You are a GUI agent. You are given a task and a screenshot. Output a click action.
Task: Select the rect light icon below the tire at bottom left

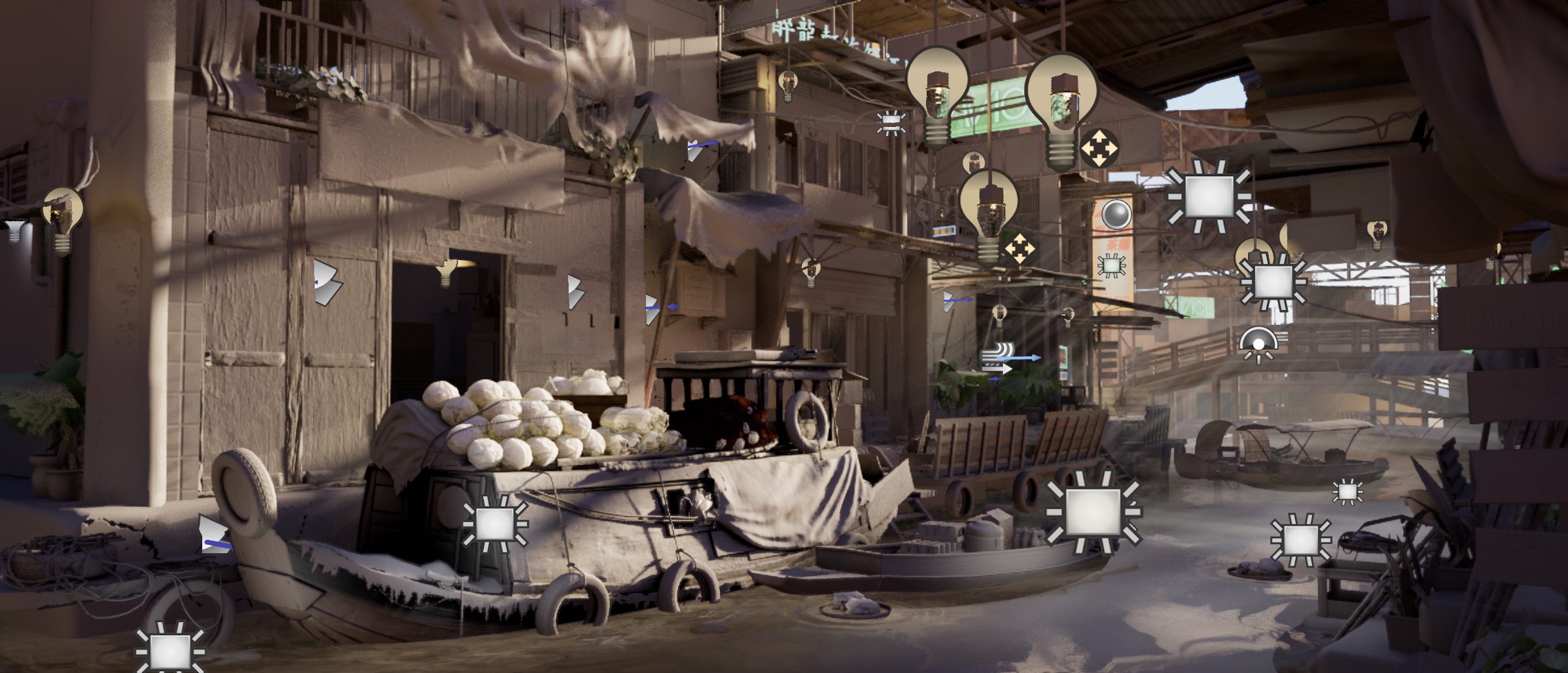click(x=169, y=650)
